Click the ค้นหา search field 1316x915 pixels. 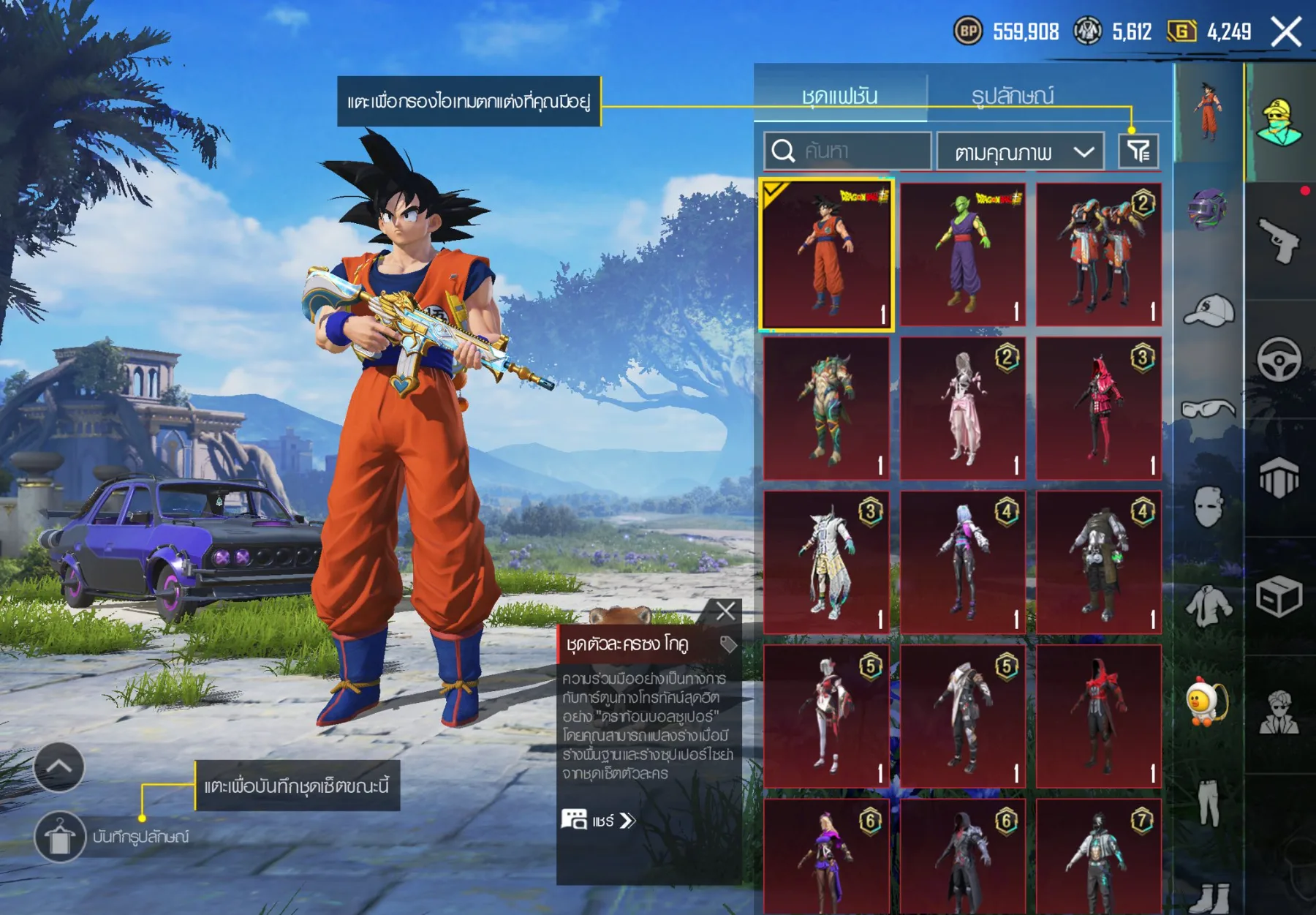pos(848,151)
